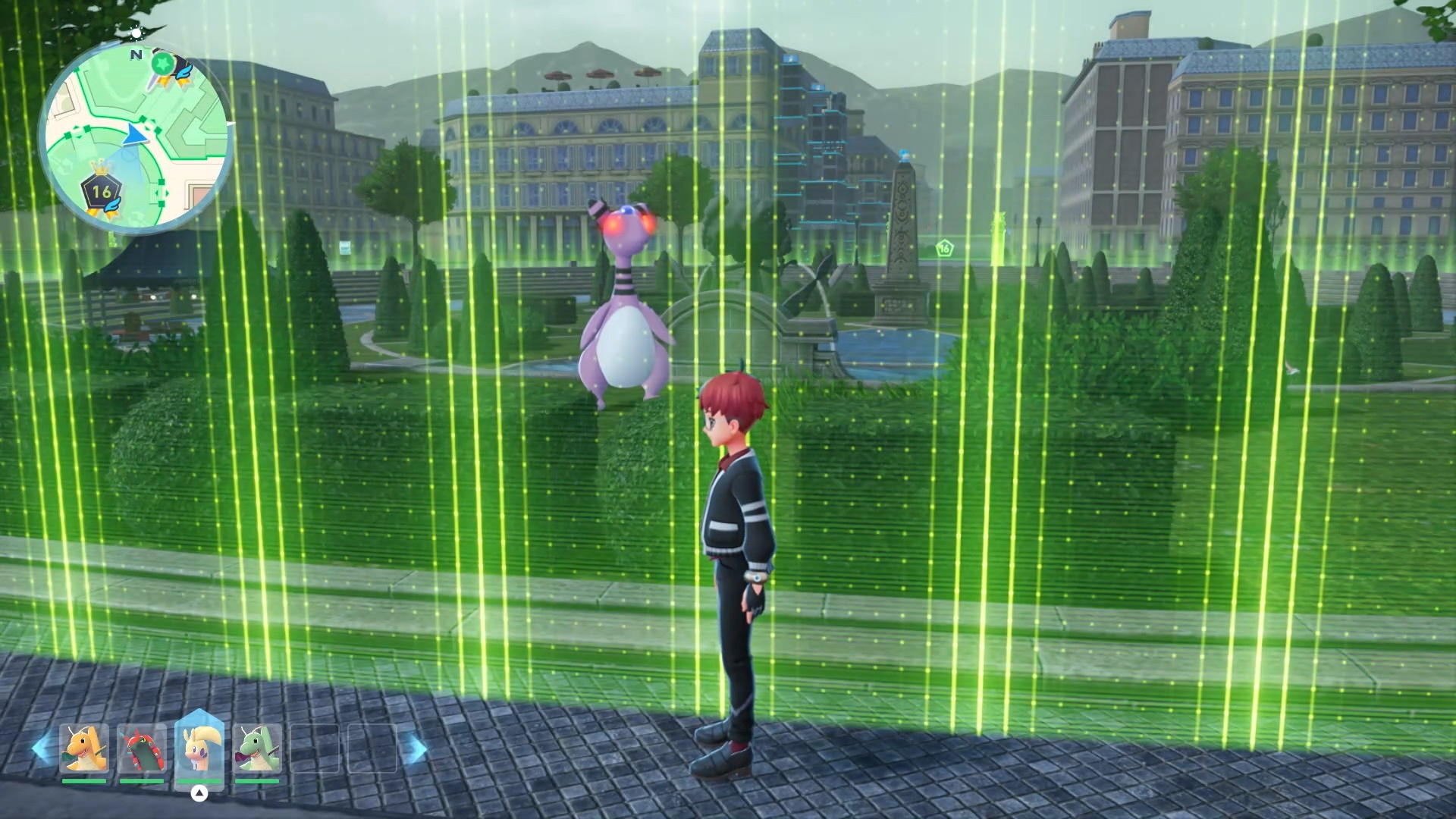
Task: Click the distant green 16 zone marker
Action: point(944,247)
